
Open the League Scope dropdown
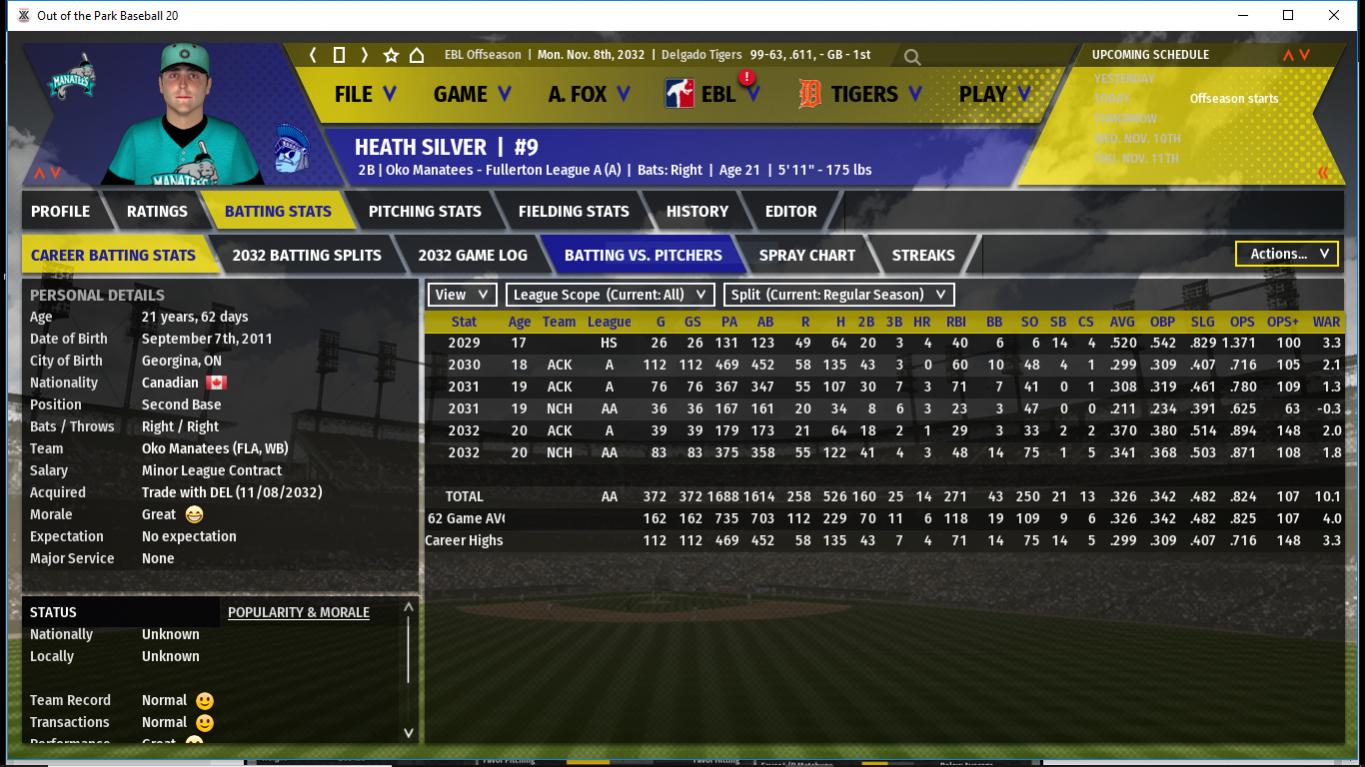[610, 295]
